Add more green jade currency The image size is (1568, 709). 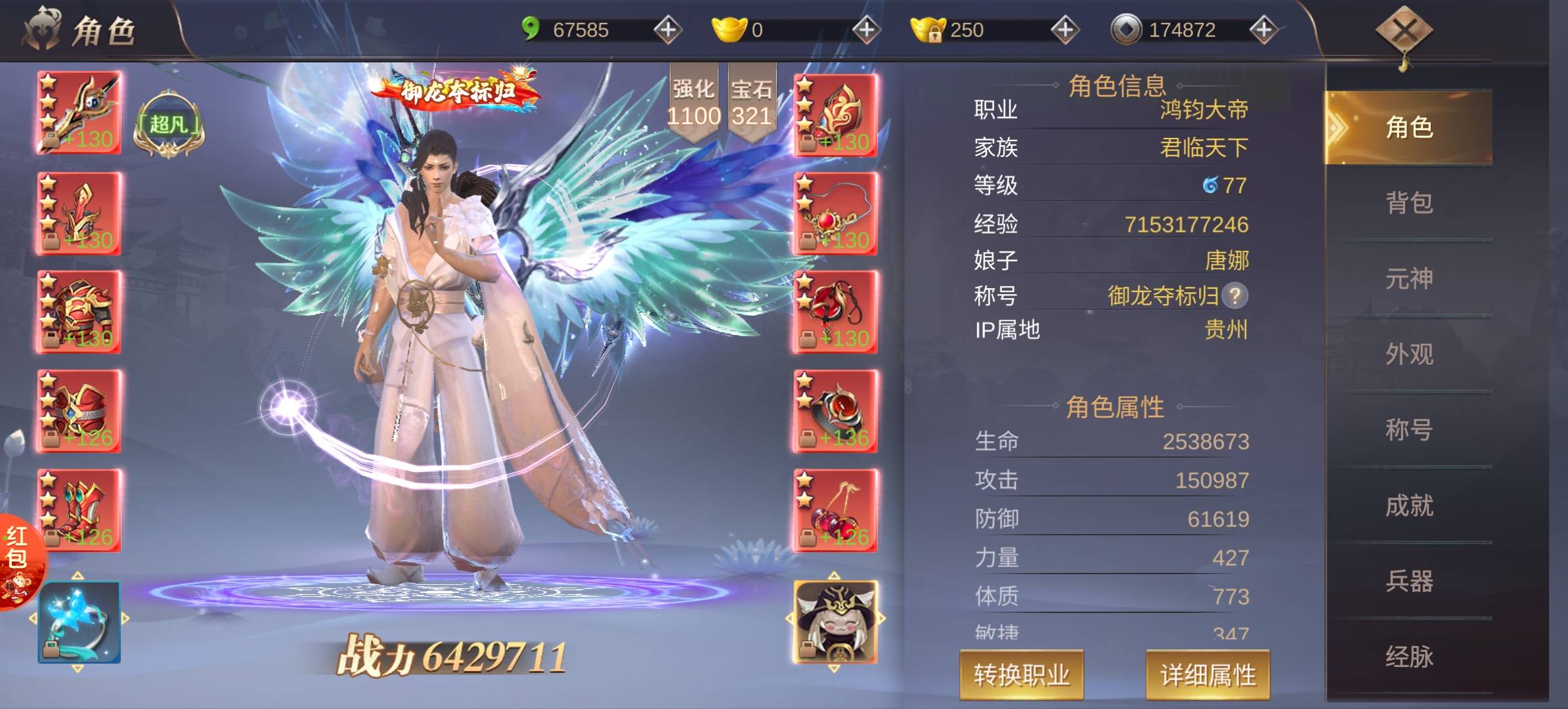(667, 30)
